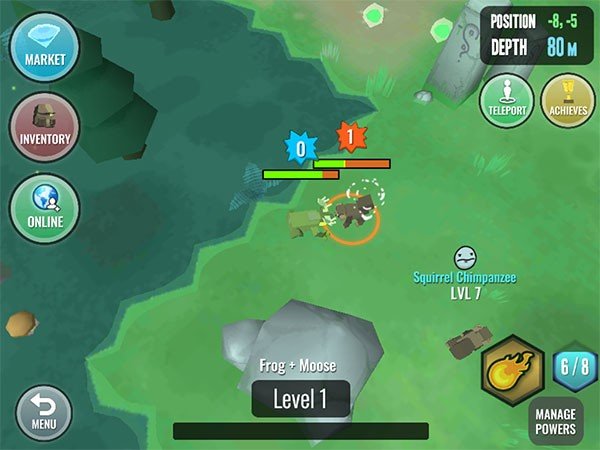Screen dimensions: 600x450
Task: Open the Inventory backpack
Action: tap(45, 126)
